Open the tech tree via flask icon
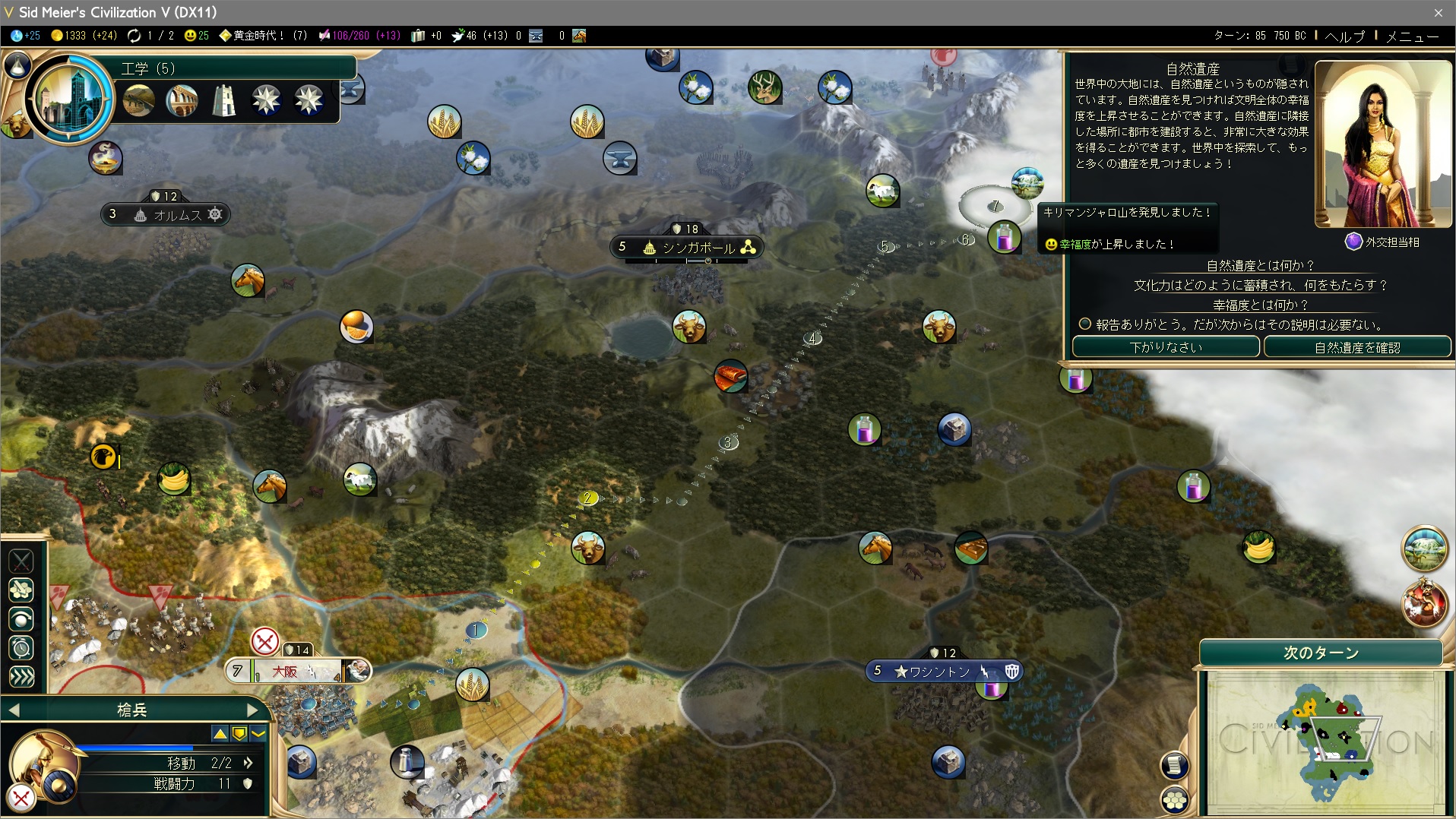This screenshot has height=819, width=1456. 17,66
